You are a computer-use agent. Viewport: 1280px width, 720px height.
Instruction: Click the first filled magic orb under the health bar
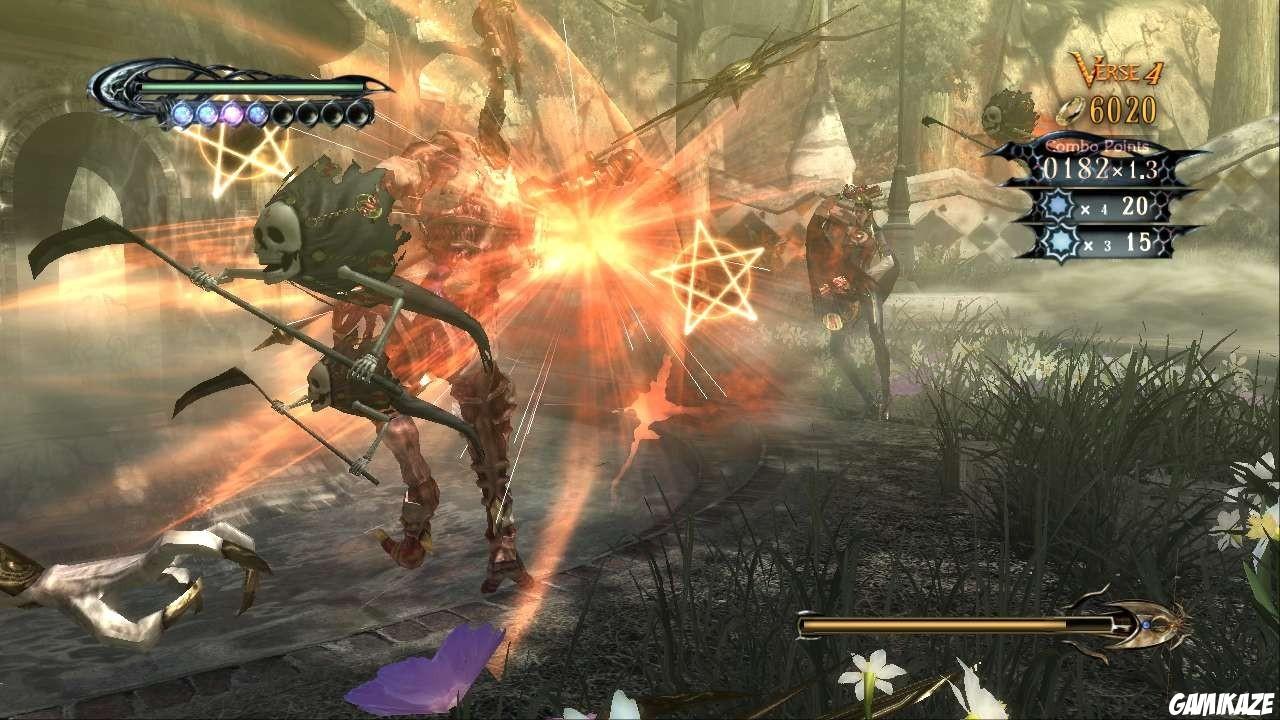click(182, 115)
